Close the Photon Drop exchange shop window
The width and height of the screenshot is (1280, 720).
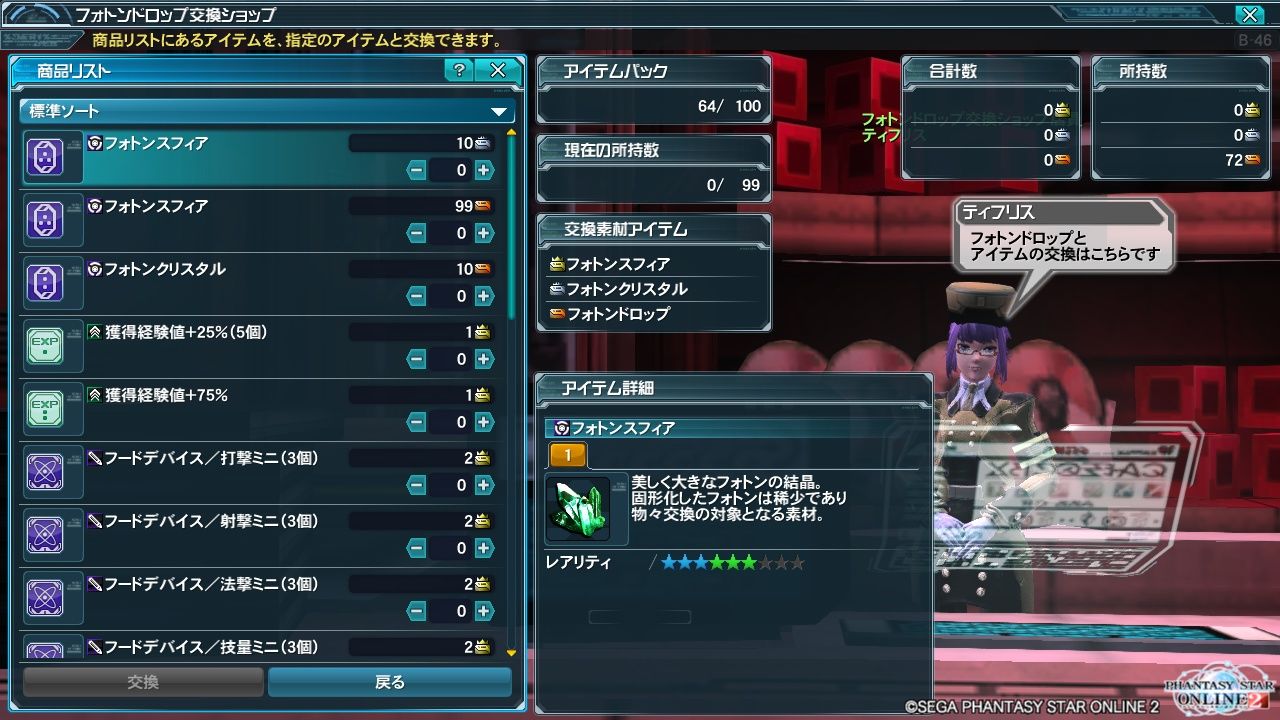click(x=1249, y=15)
